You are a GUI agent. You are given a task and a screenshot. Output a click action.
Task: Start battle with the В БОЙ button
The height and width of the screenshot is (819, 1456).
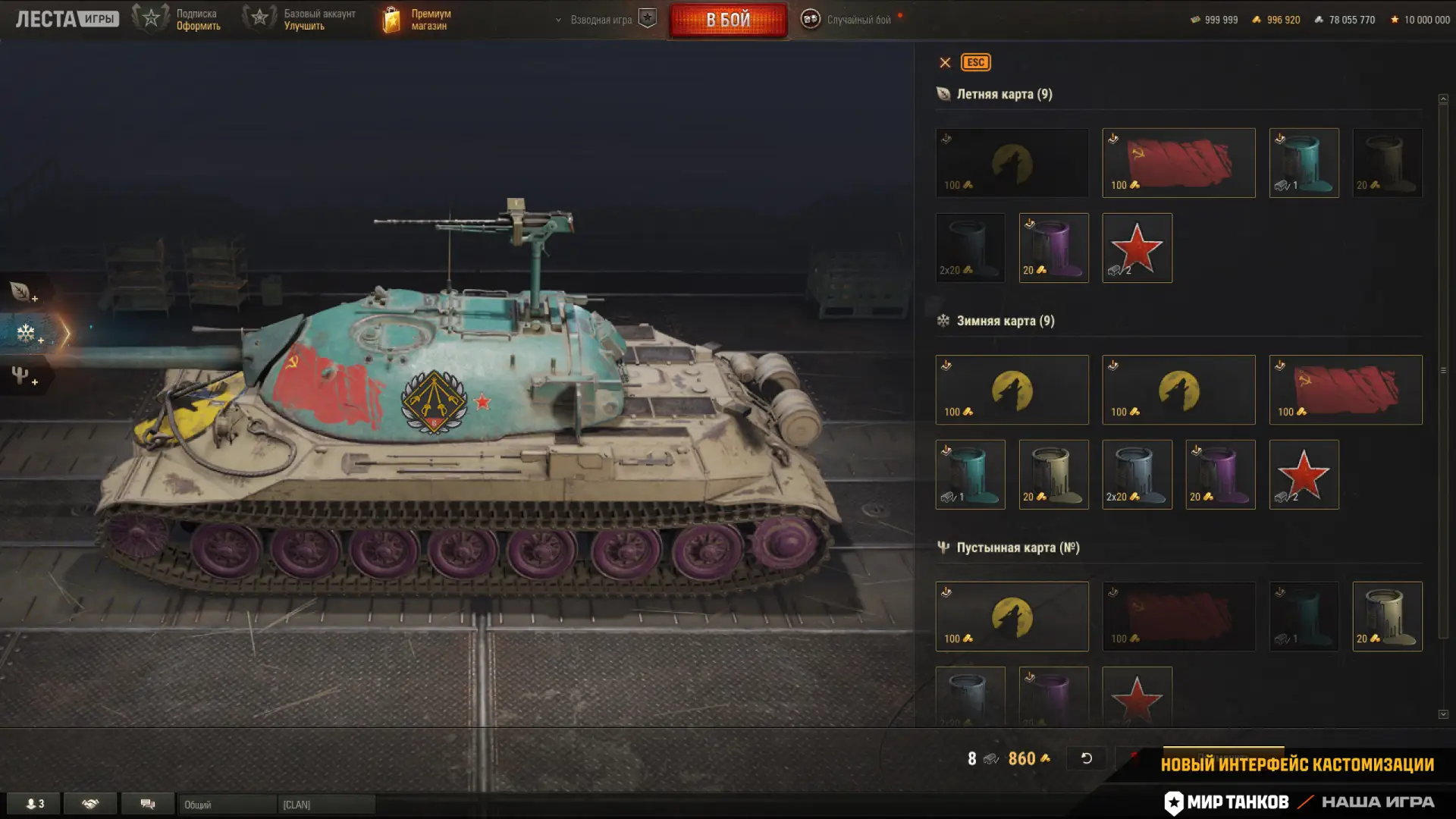point(728,20)
